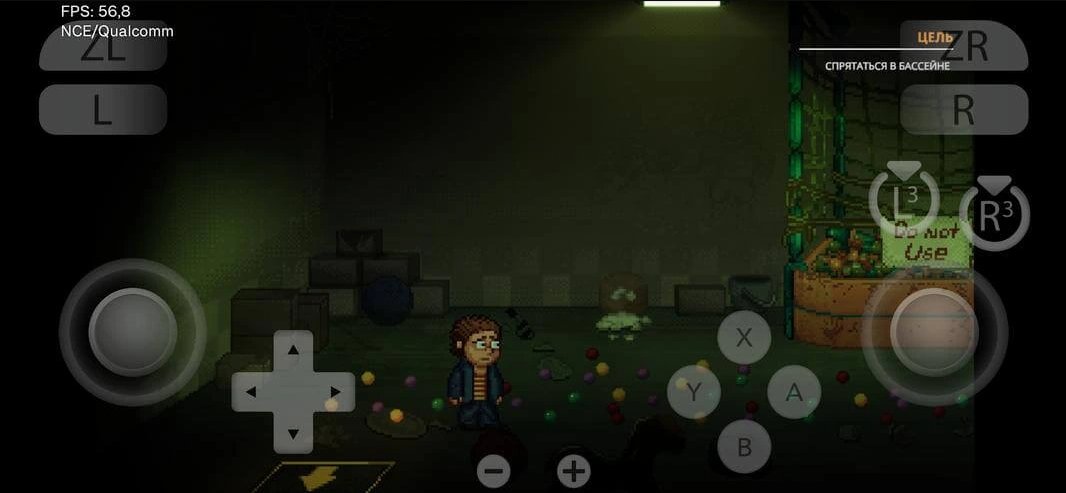Click the R3 stick button
The width and height of the screenshot is (1066, 493).
click(993, 216)
